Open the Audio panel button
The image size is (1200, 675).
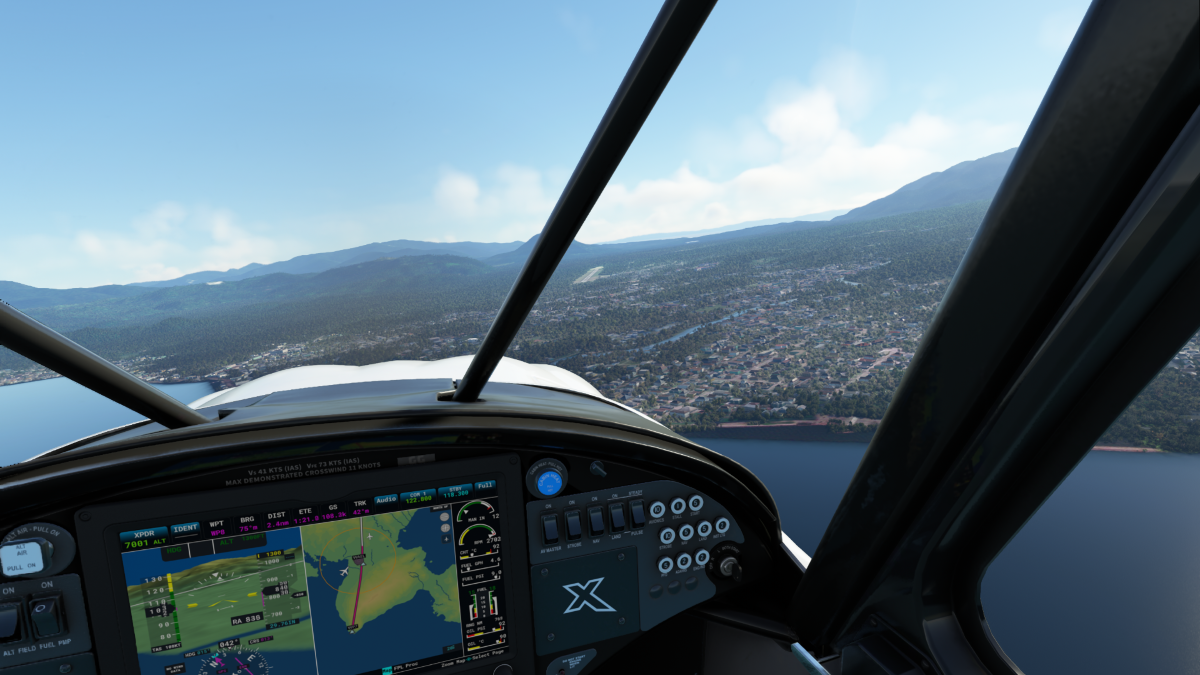[x=385, y=498]
